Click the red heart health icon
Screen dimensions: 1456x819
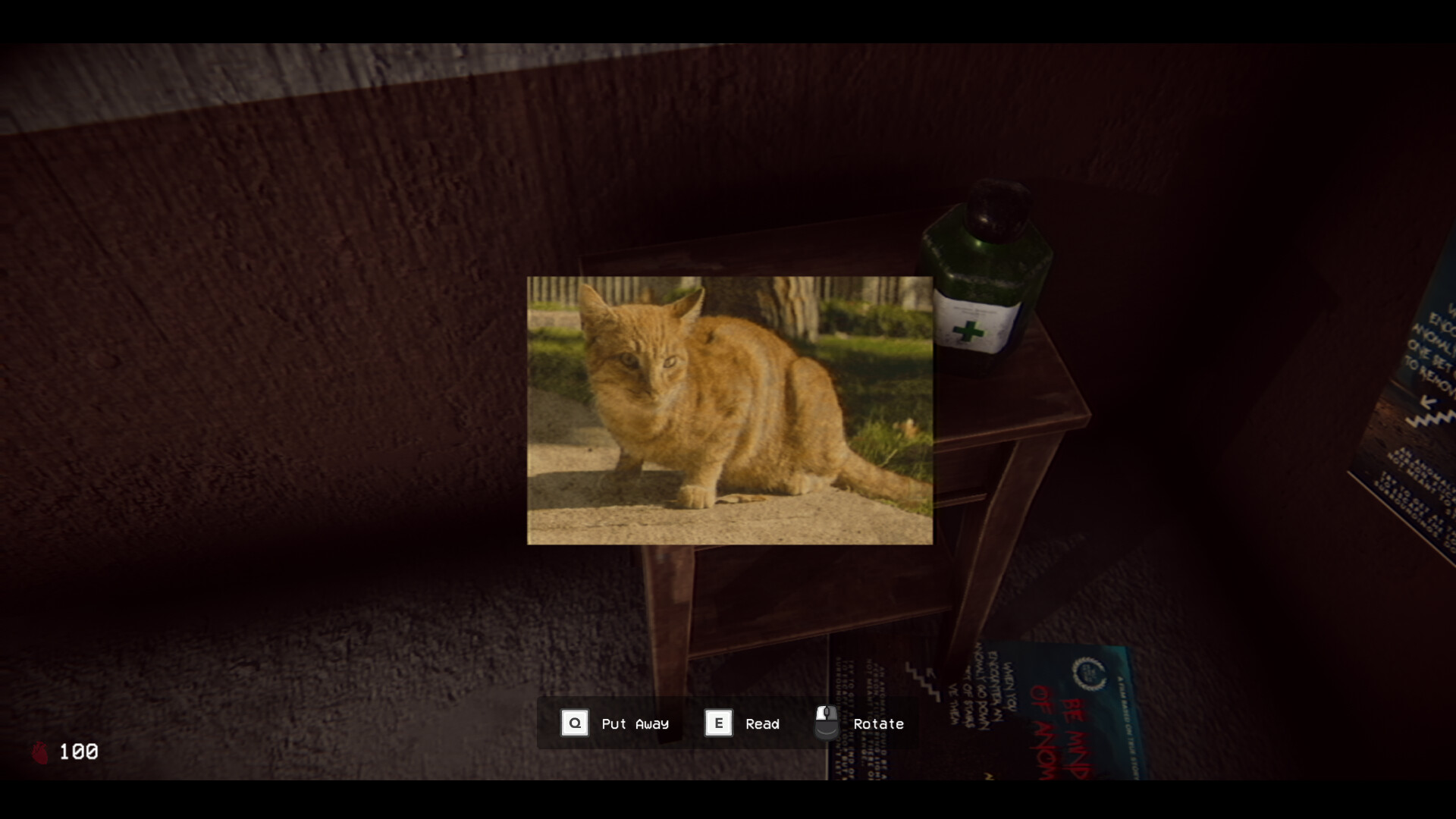tap(42, 752)
